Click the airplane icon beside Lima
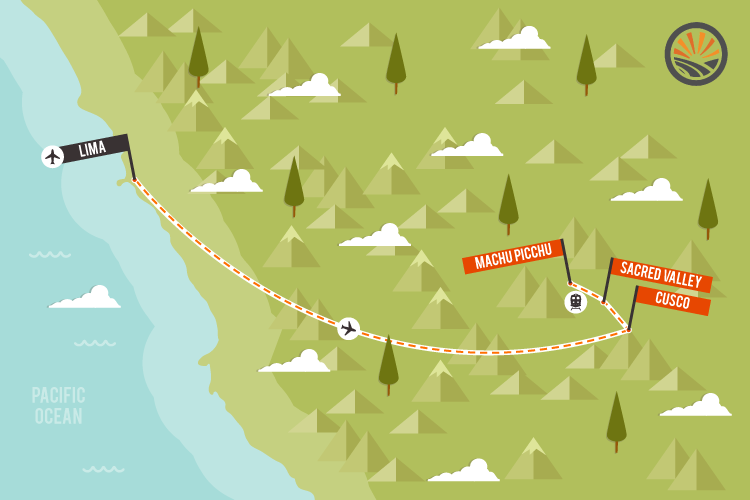This screenshot has width=750, height=500. pyautogui.click(x=53, y=156)
